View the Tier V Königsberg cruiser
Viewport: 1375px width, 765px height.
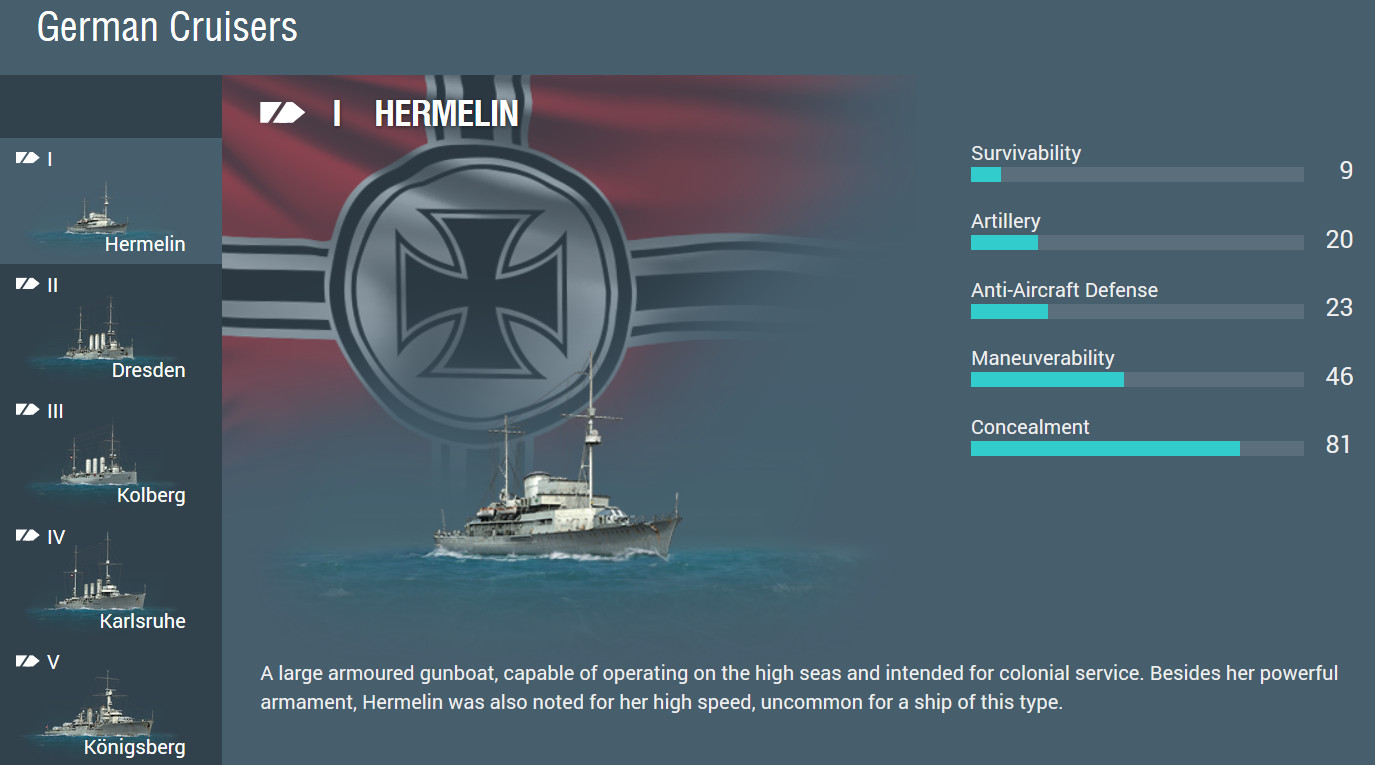110,709
